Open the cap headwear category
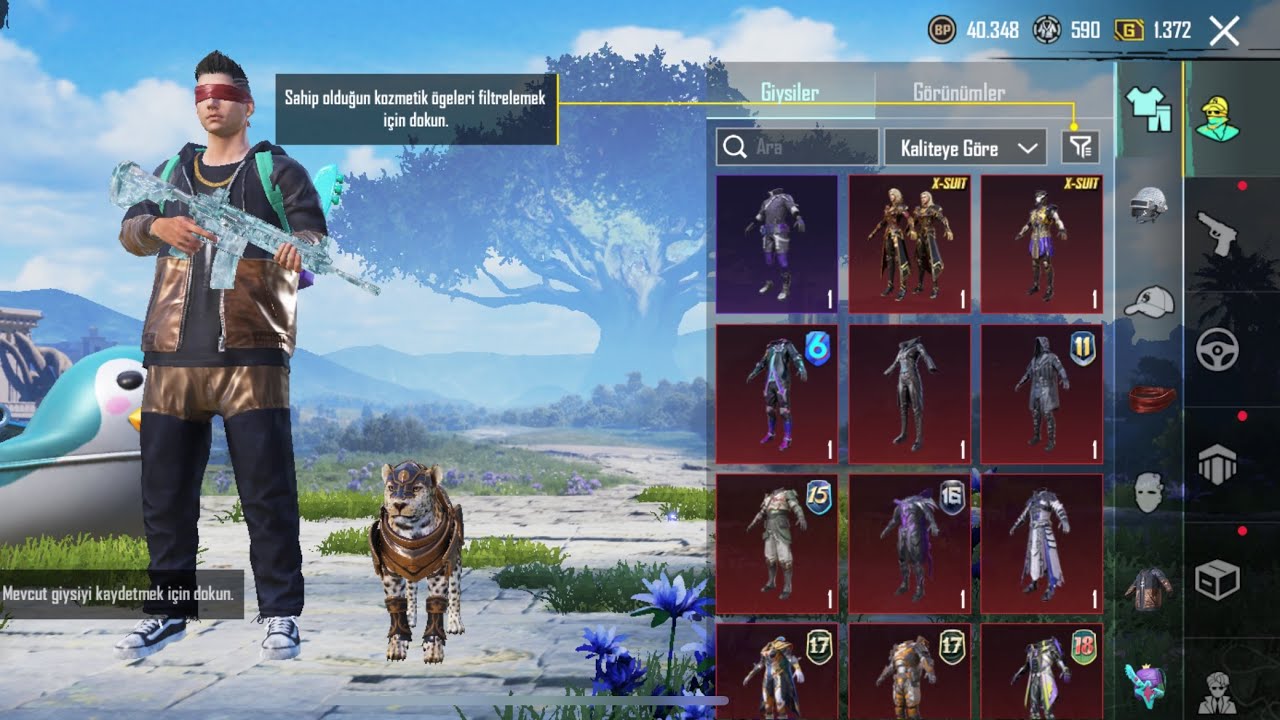This screenshot has width=1280, height=720. (1149, 301)
